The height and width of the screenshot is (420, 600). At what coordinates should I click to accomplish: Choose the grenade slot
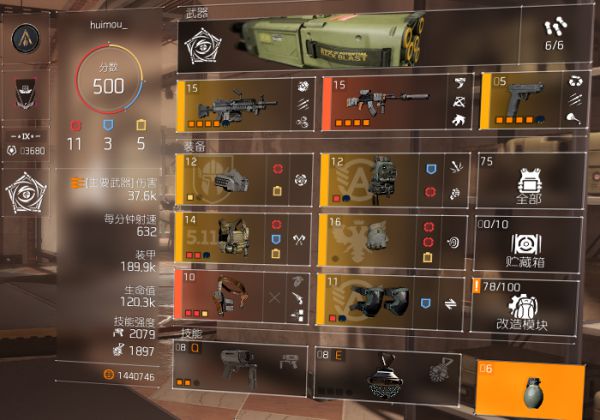(531, 387)
